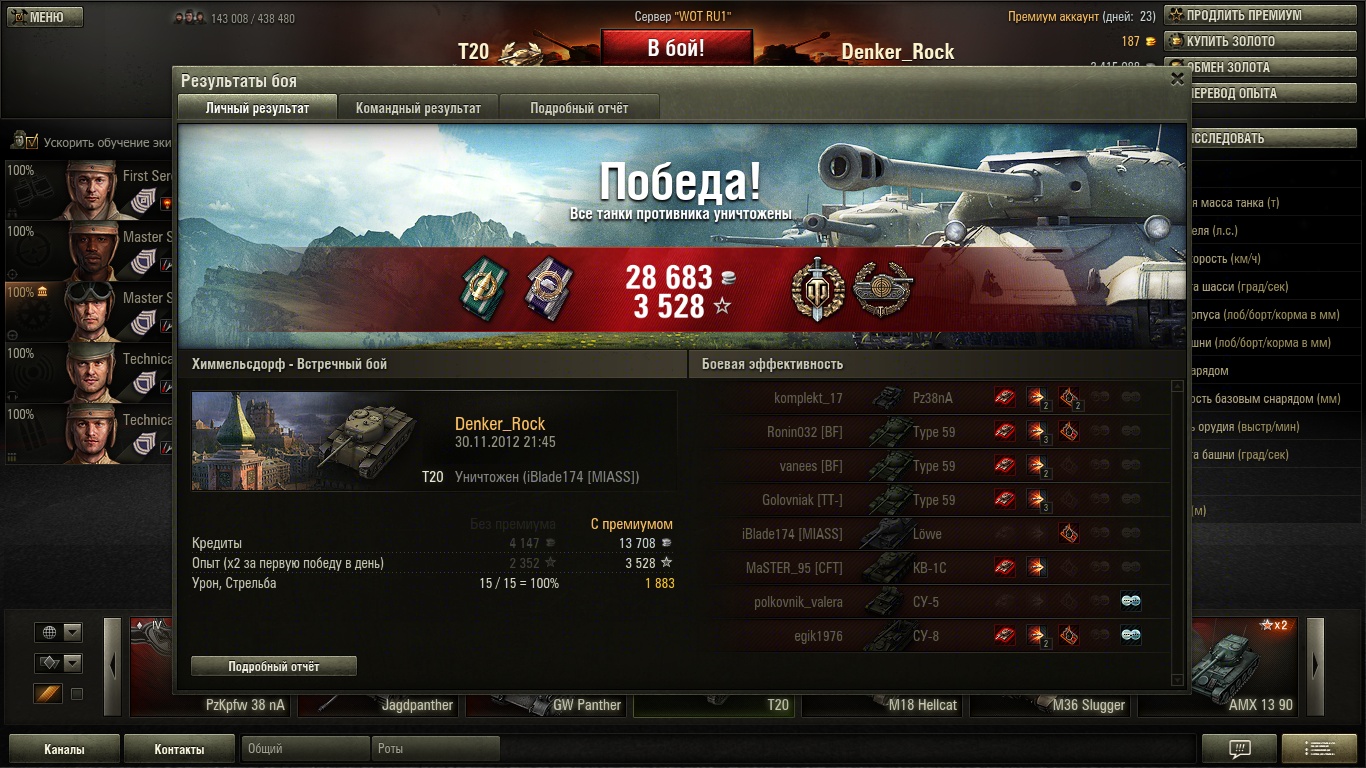Close the battle results window
Viewport: 1366px width, 768px height.
pyautogui.click(x=1177, y=79)
